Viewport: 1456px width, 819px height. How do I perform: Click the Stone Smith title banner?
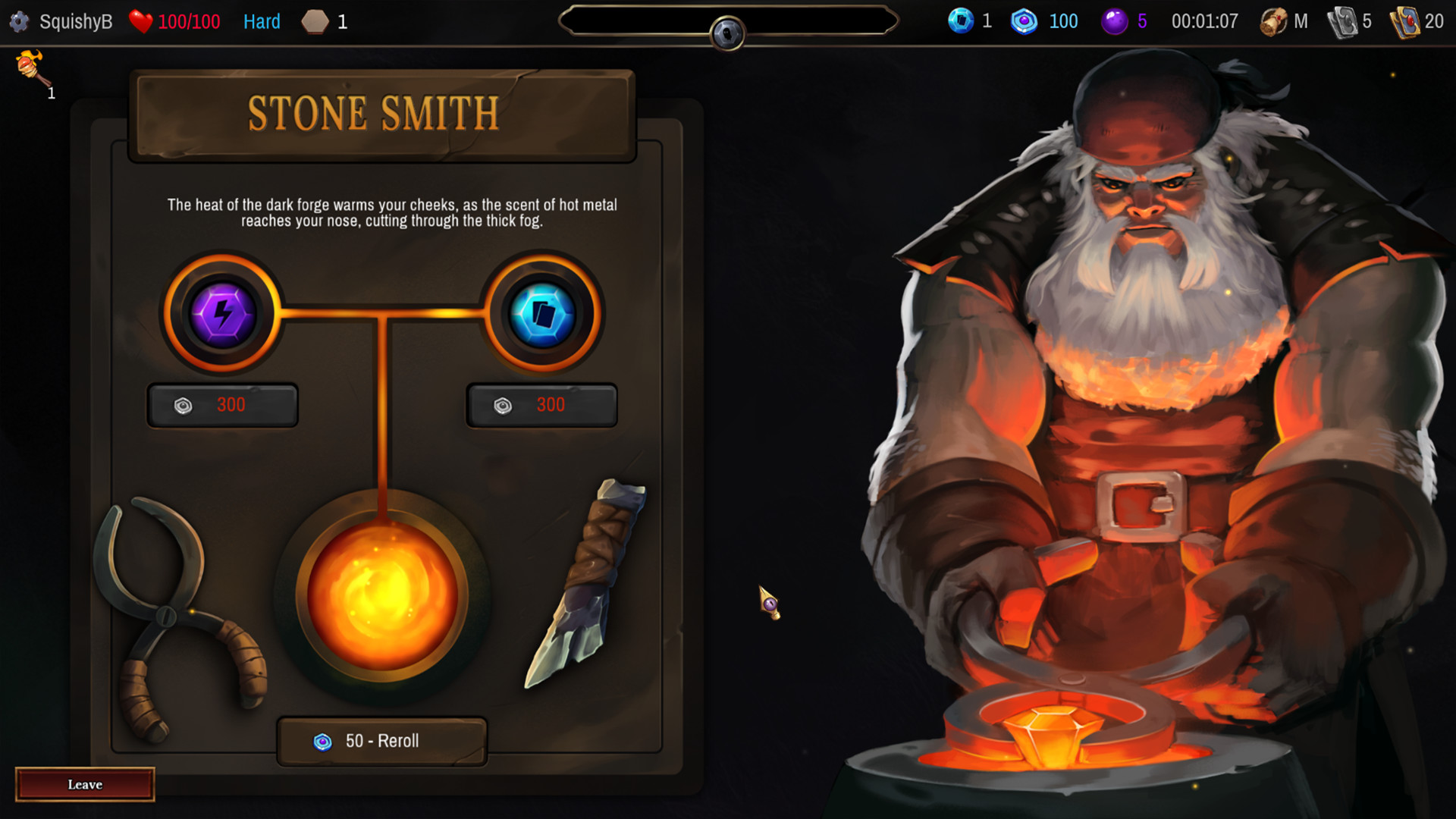click(373, 112)
